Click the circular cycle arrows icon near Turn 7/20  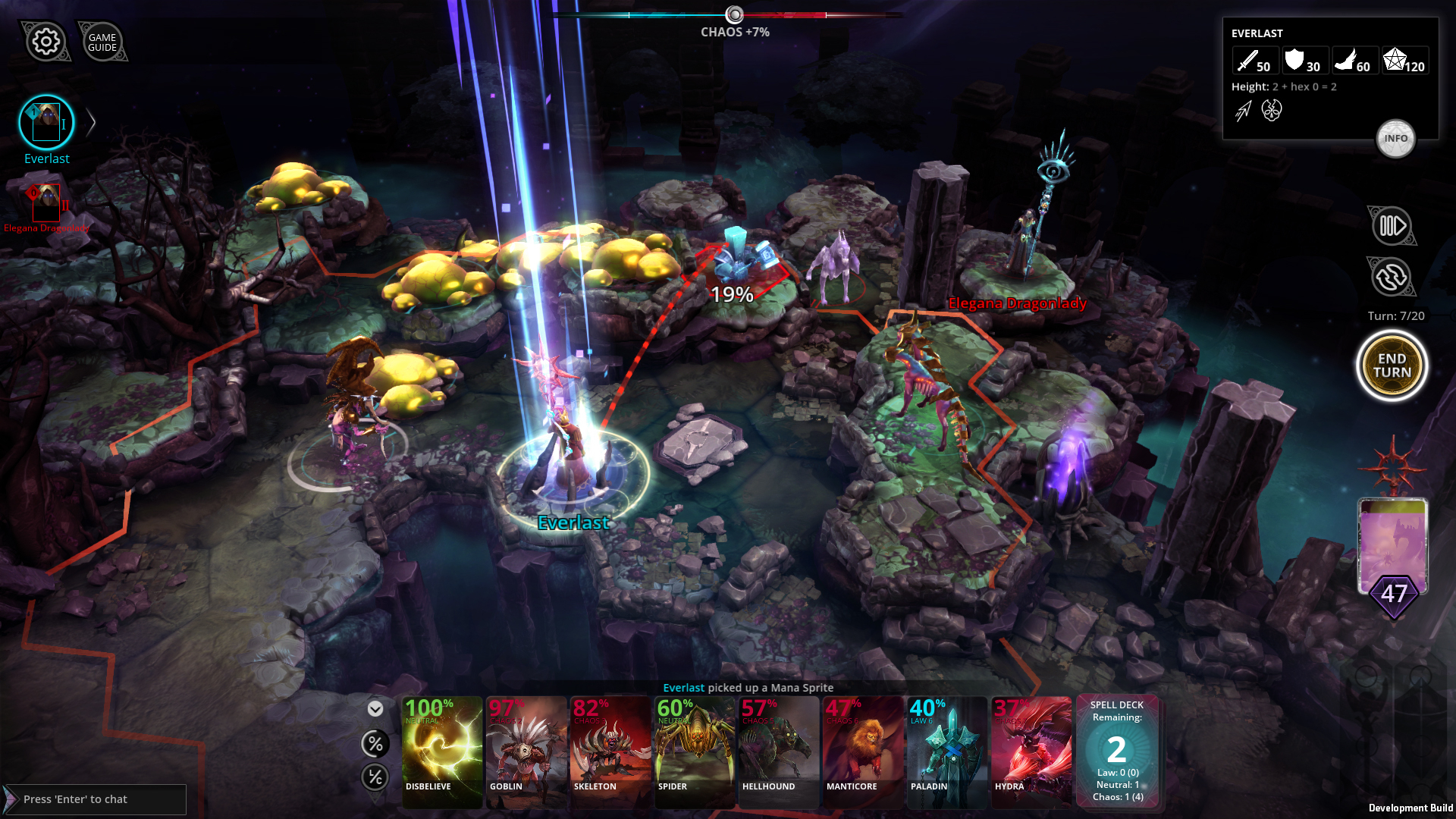[x=1392, y=278]
